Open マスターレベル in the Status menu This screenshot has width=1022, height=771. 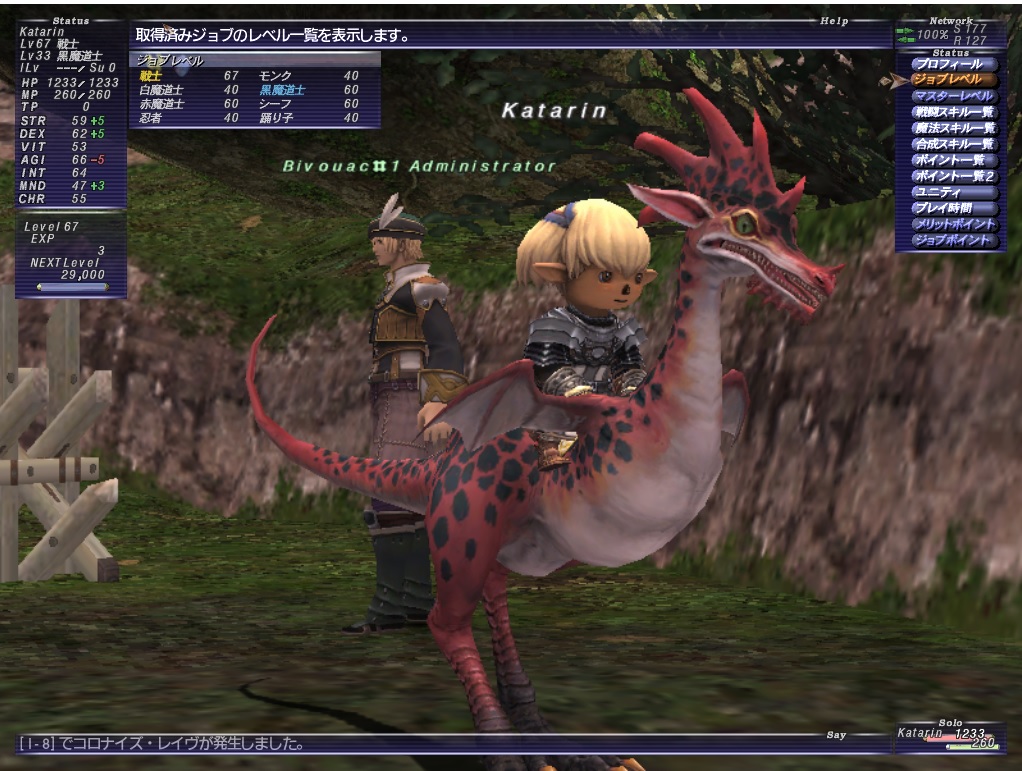point(953,96)
